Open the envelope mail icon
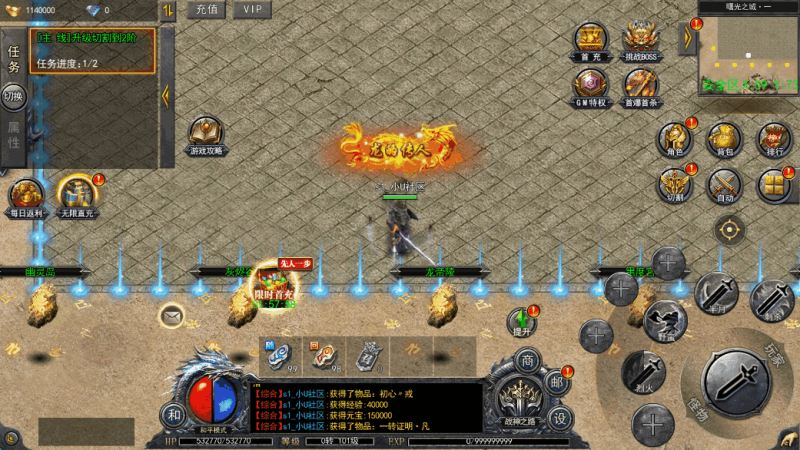Image resolution: width=800 pixels, height=450 pixels. [x=171, y=316]
